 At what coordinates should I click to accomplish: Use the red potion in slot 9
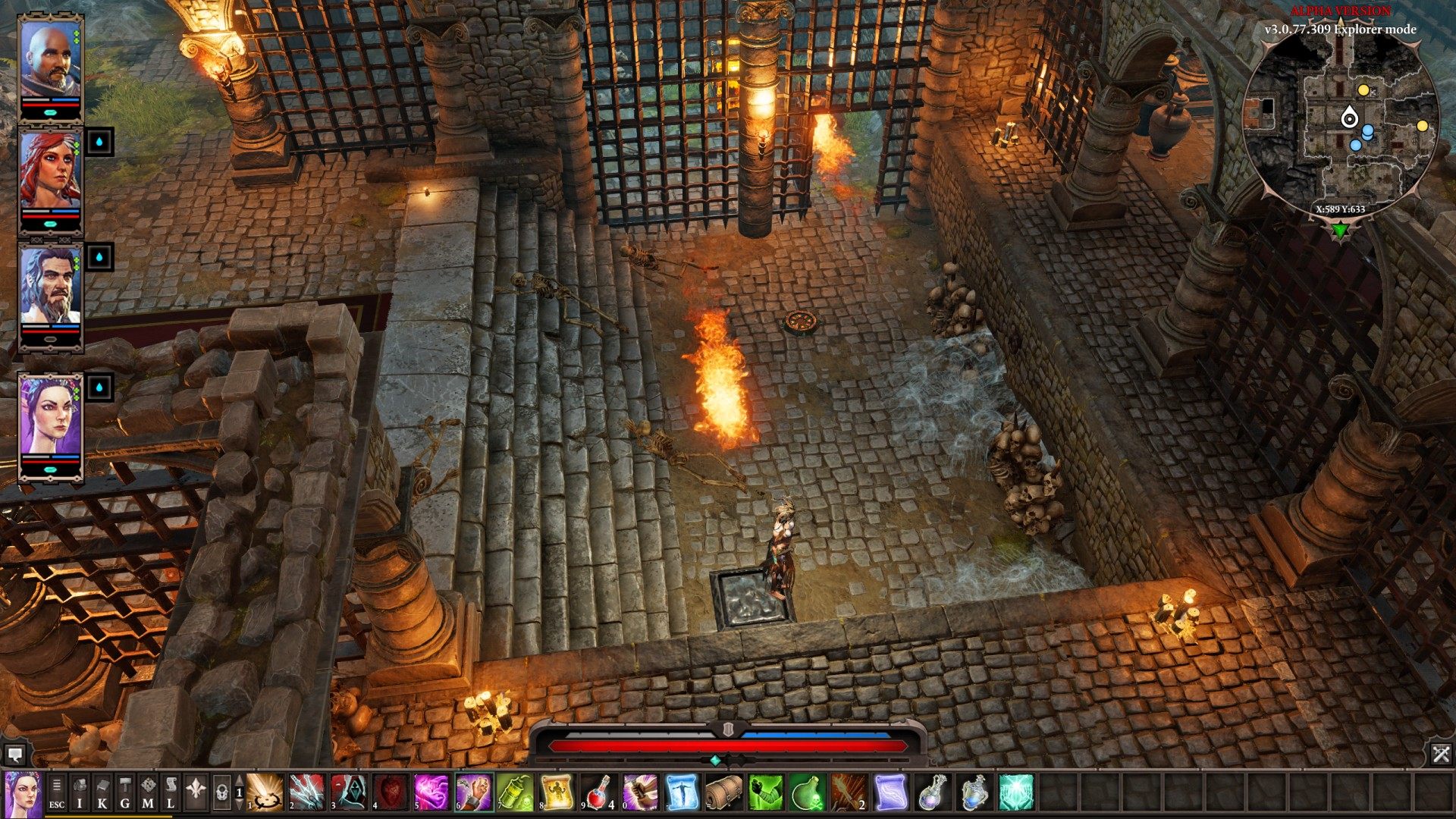point(599,792)
